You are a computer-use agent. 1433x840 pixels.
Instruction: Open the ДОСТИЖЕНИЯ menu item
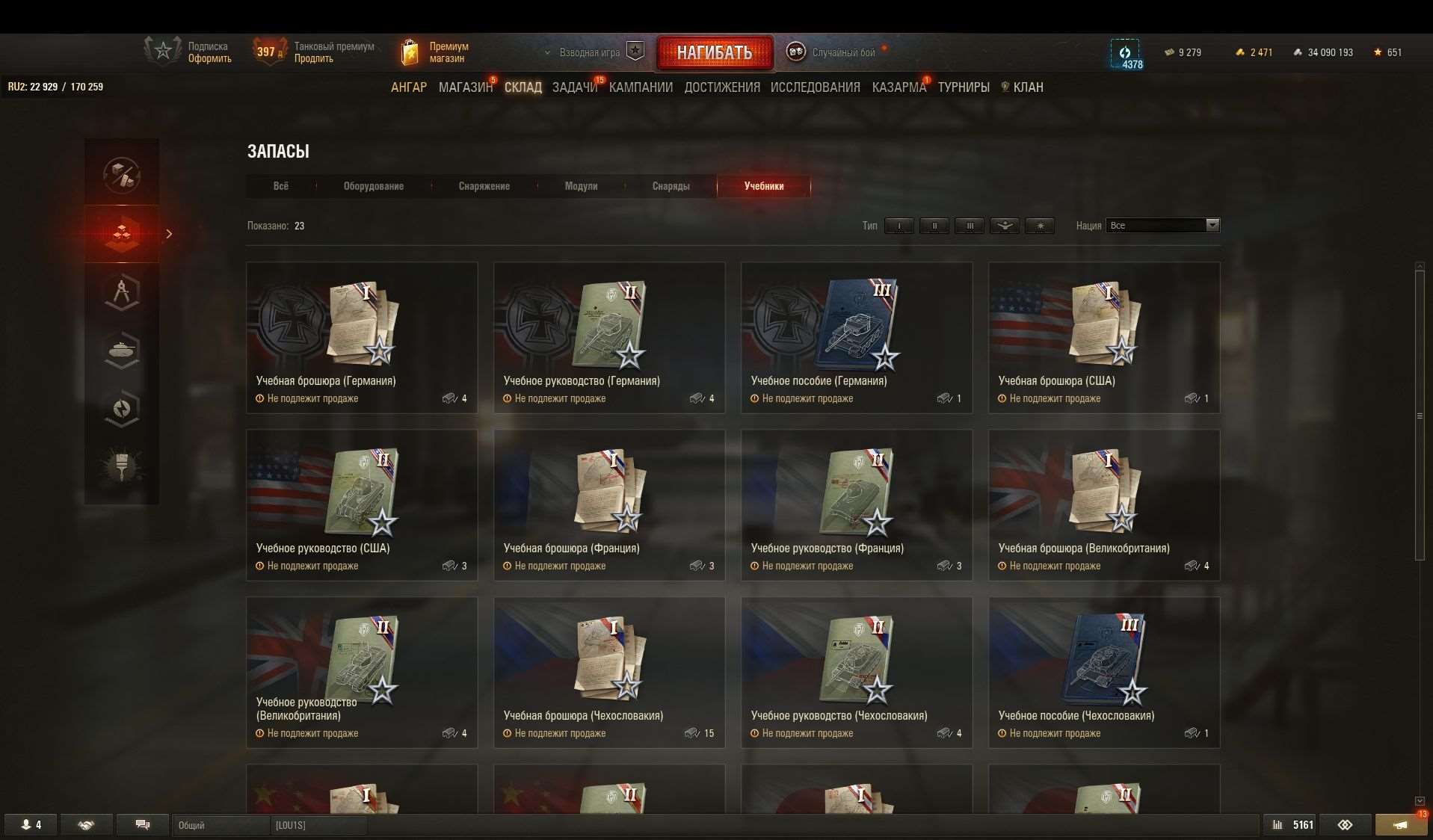tap(721, 87)
